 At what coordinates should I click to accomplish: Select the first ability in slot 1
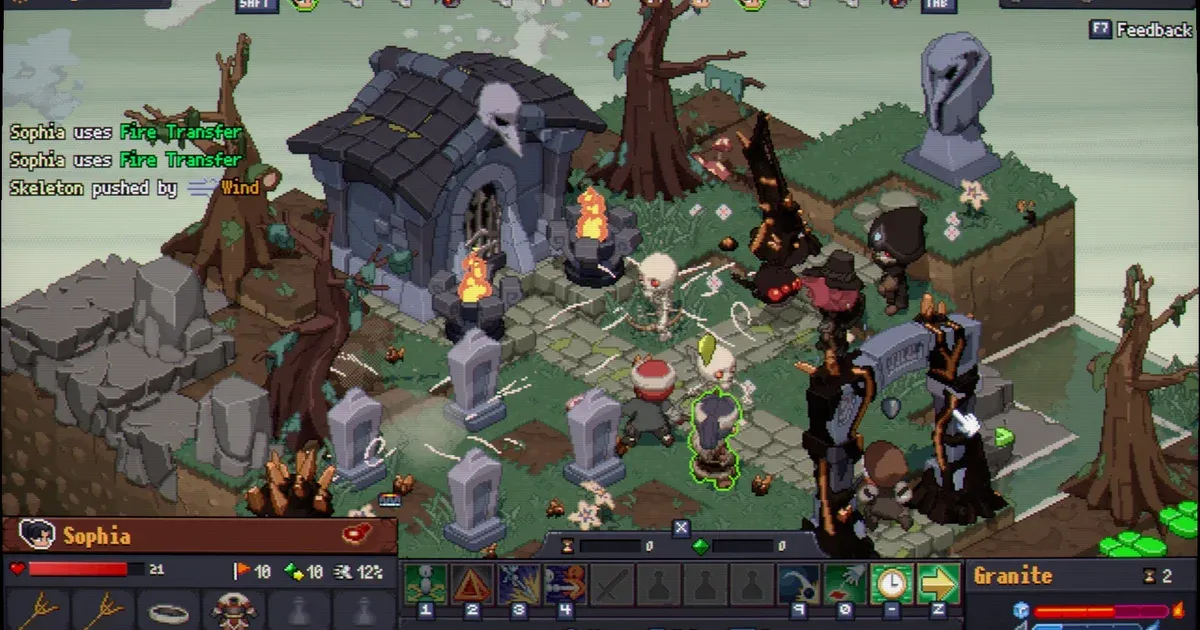(425, 583)
